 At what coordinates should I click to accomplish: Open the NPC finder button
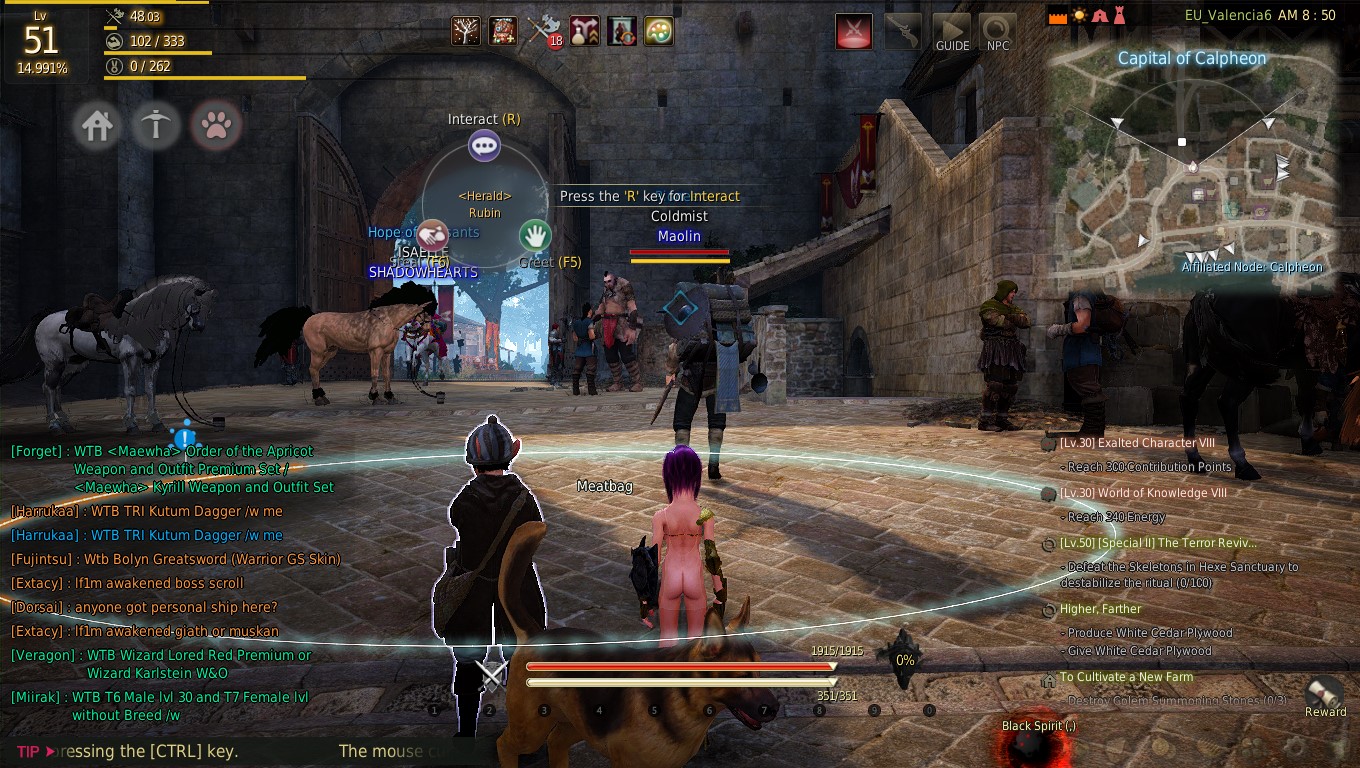(x=998, y=32)
